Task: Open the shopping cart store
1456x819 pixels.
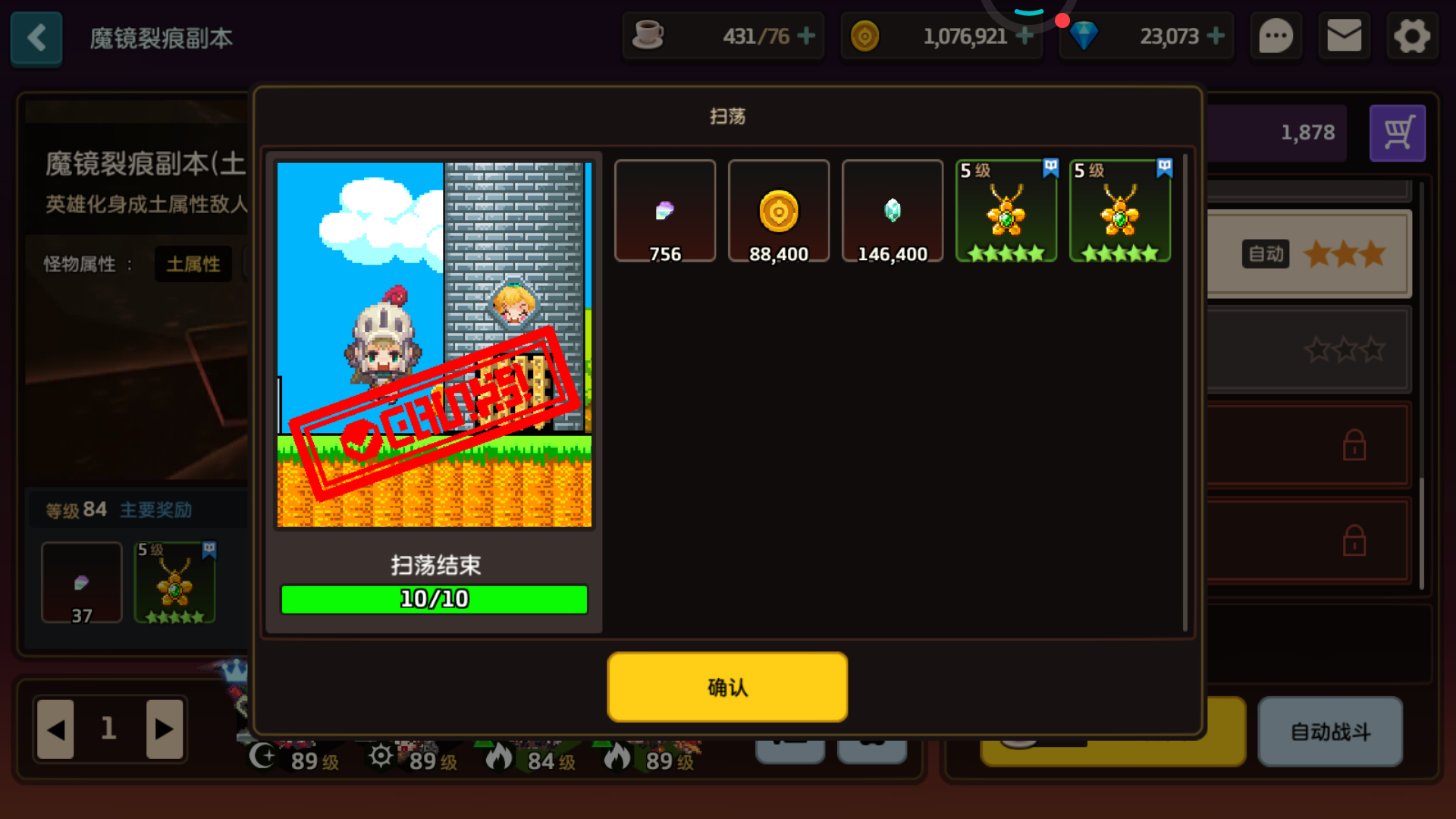Action: coord(1397,133)
